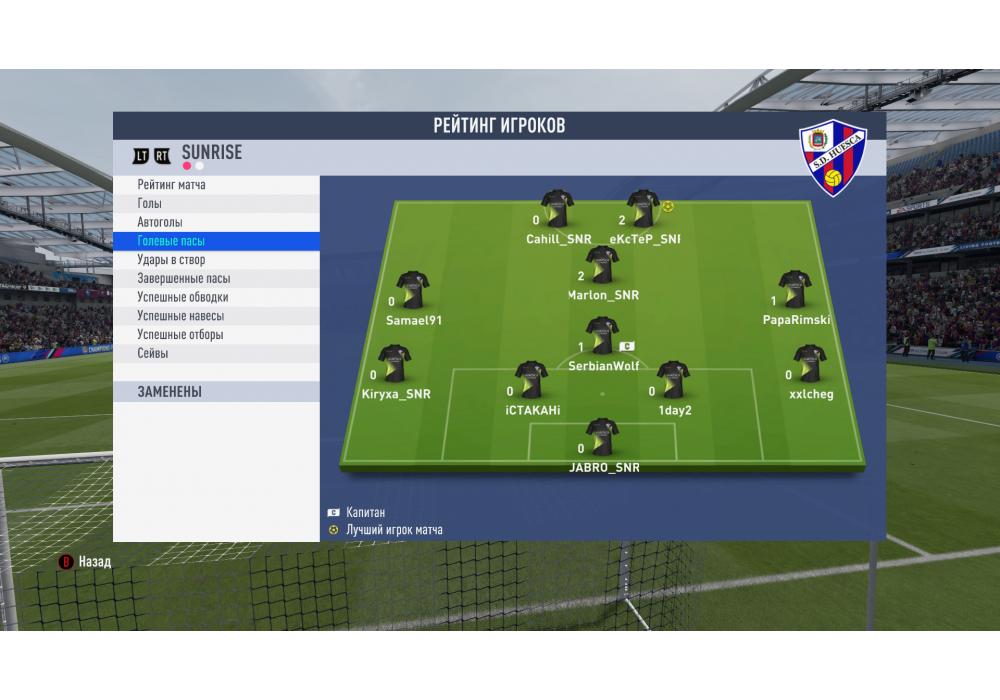Select player xxlcheg on the formation

point(809,365)
